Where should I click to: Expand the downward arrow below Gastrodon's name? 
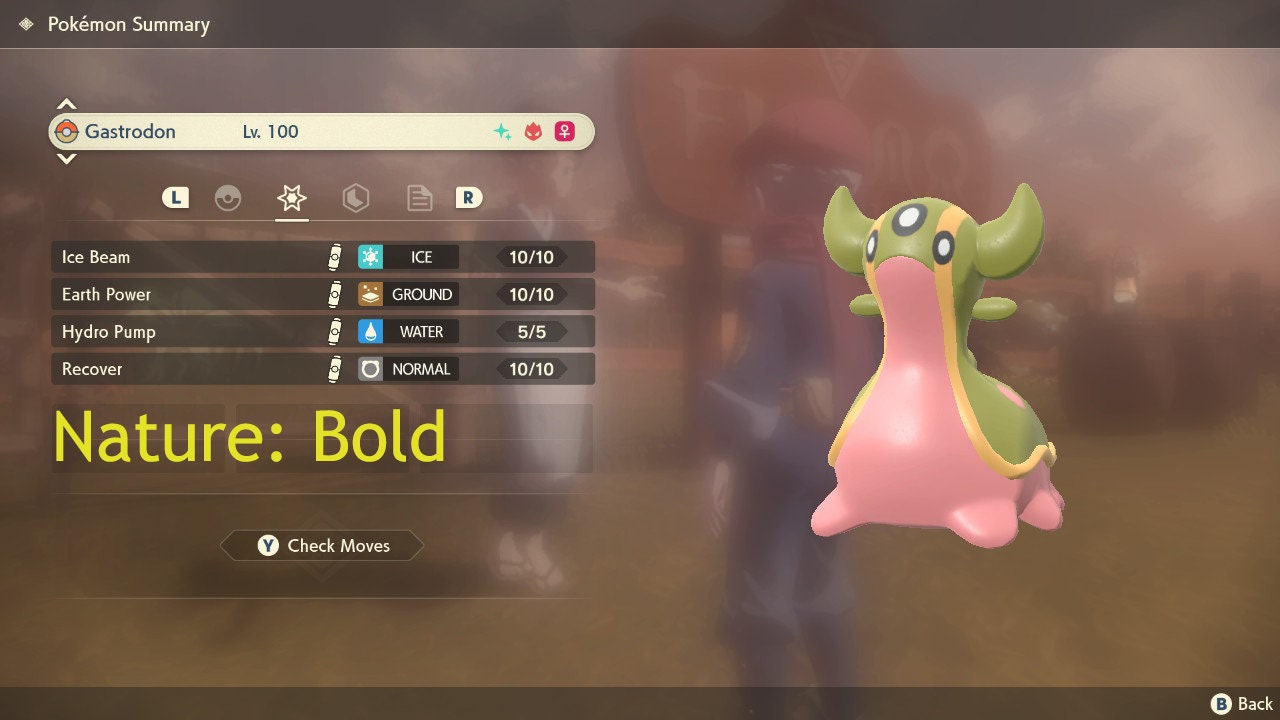click(x=66, y=159)
